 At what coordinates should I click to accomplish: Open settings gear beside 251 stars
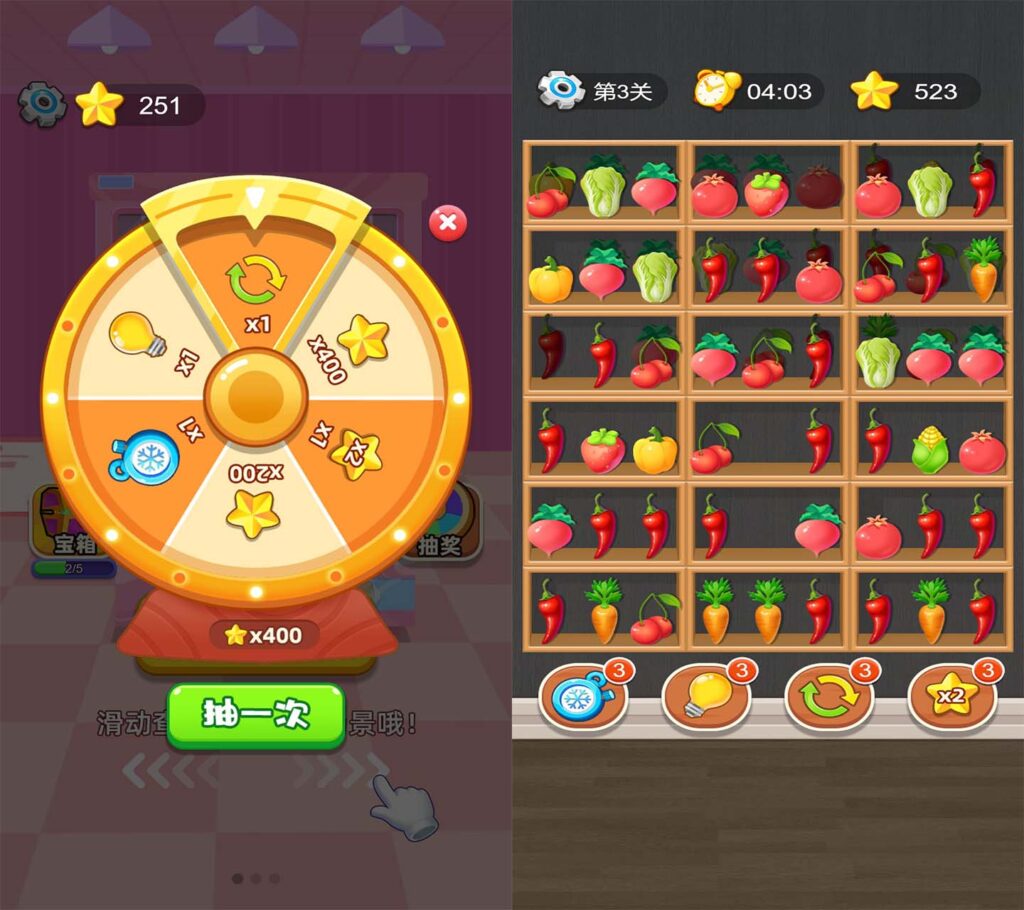pos(42,104)
